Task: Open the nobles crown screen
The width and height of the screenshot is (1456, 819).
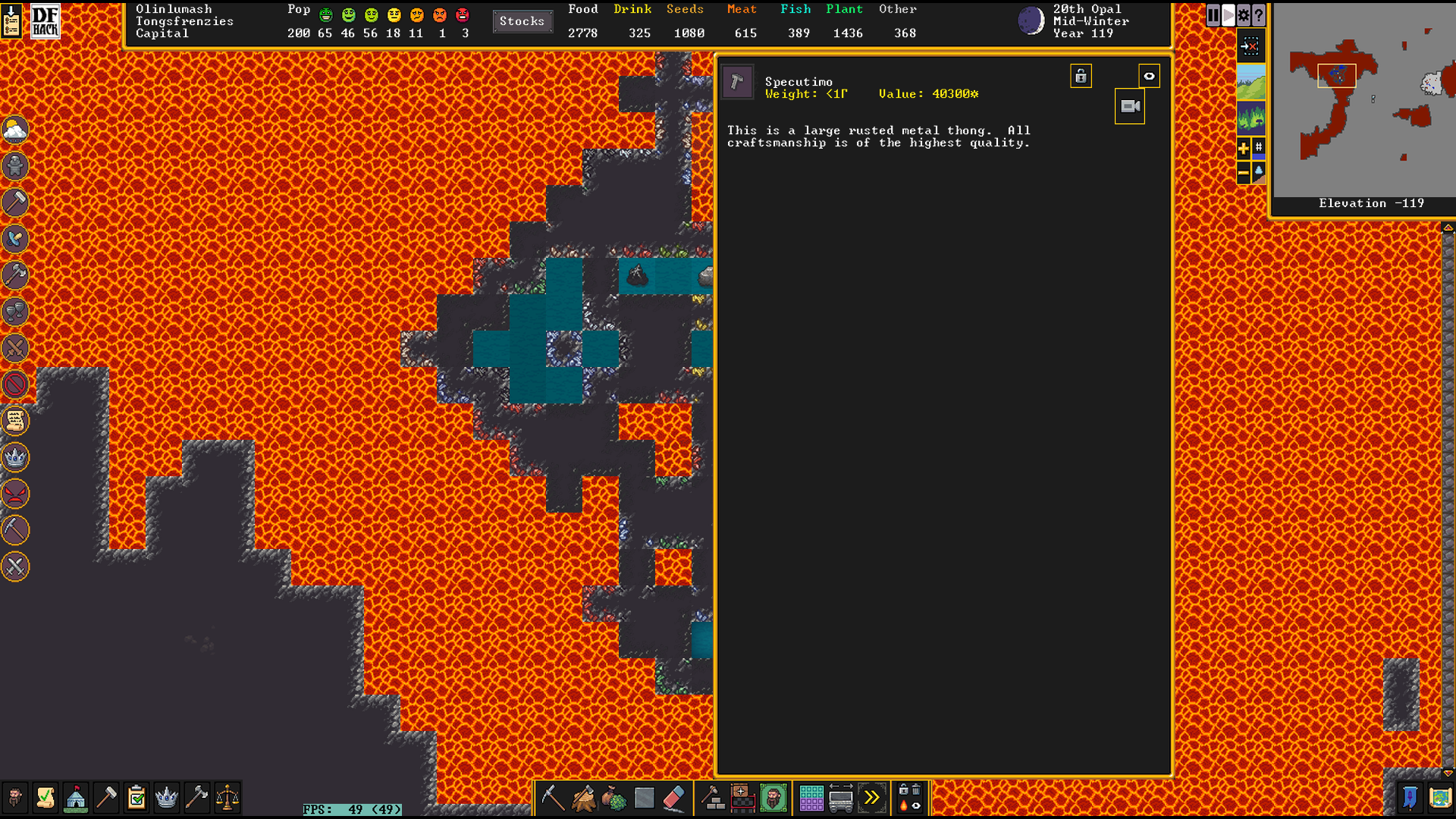Action: pos(166,798)
